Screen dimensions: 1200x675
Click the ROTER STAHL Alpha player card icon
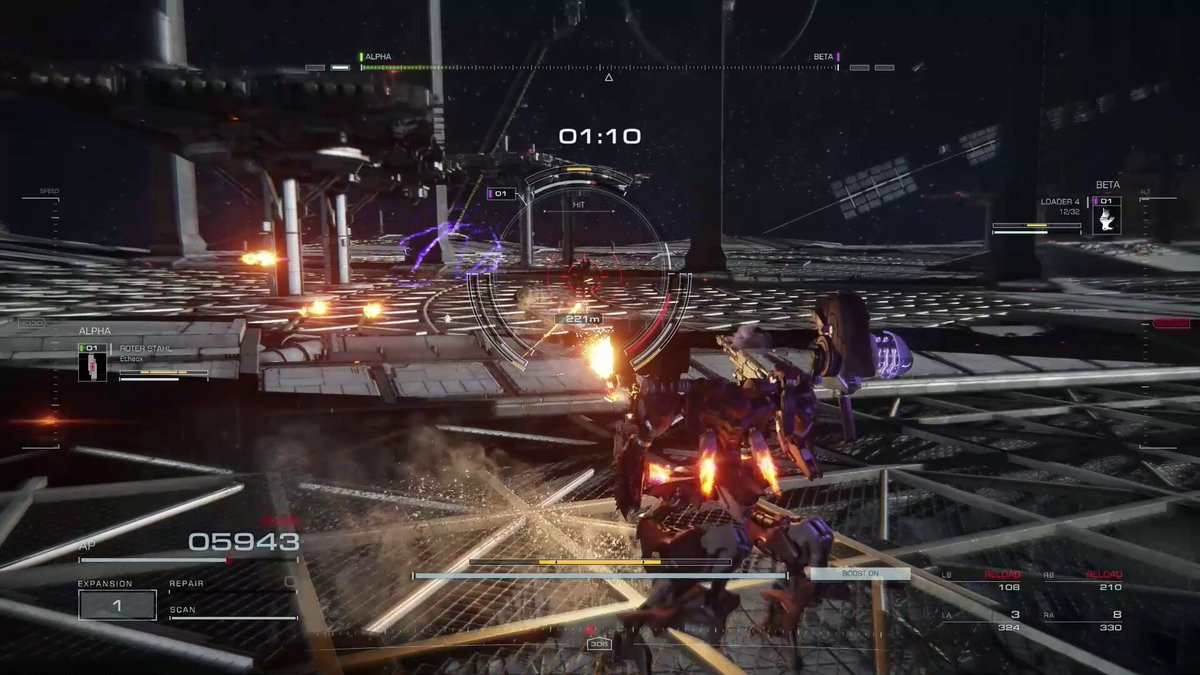(92, 363)
